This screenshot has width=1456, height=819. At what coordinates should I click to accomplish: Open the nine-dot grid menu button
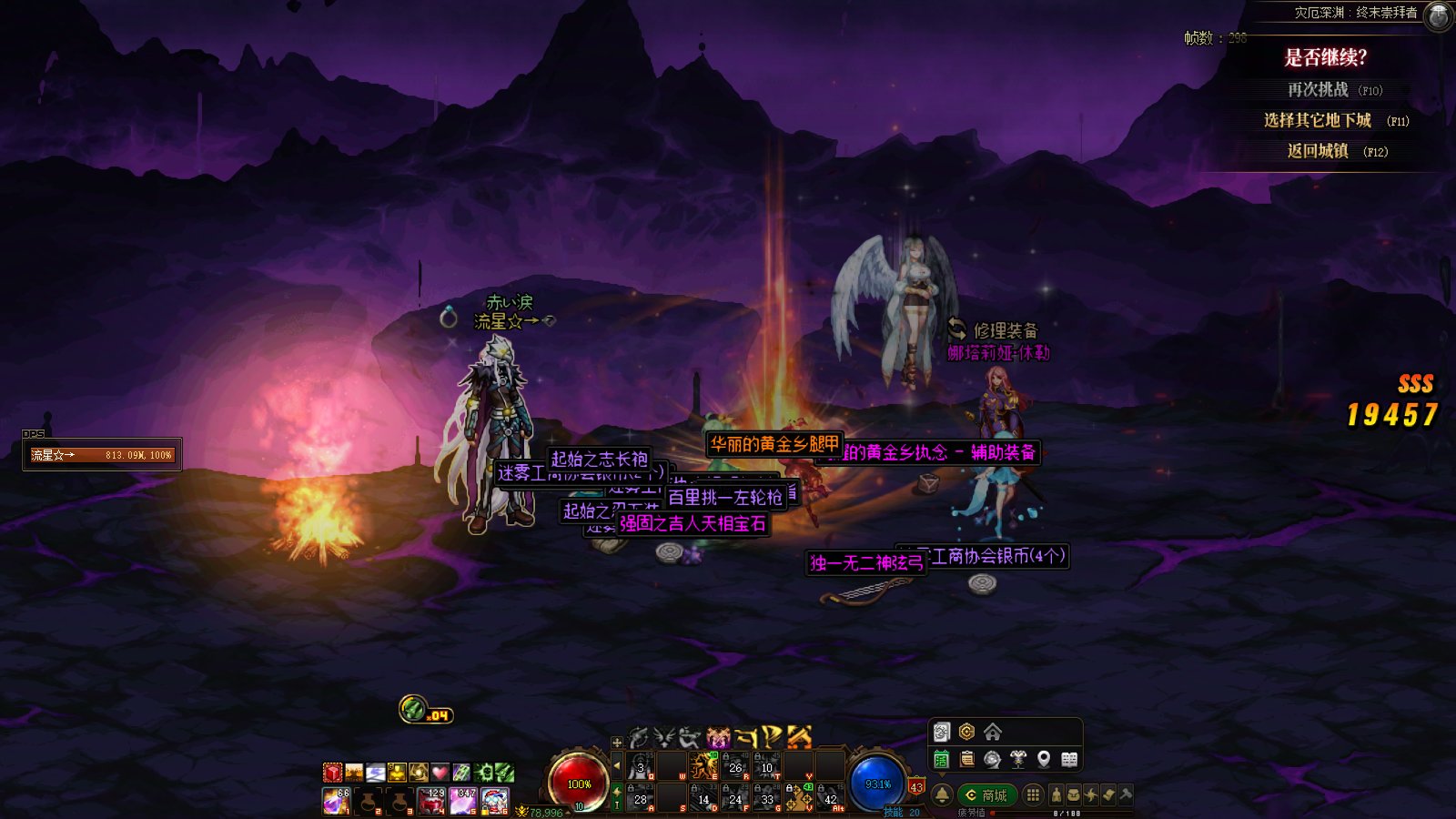1033,795
